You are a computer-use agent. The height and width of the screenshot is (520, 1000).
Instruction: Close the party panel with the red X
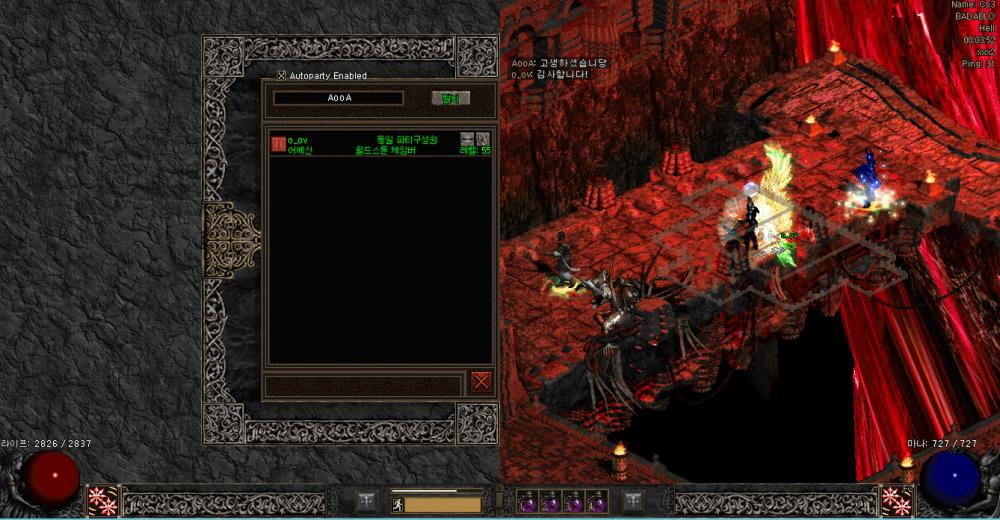pos(481,381)
